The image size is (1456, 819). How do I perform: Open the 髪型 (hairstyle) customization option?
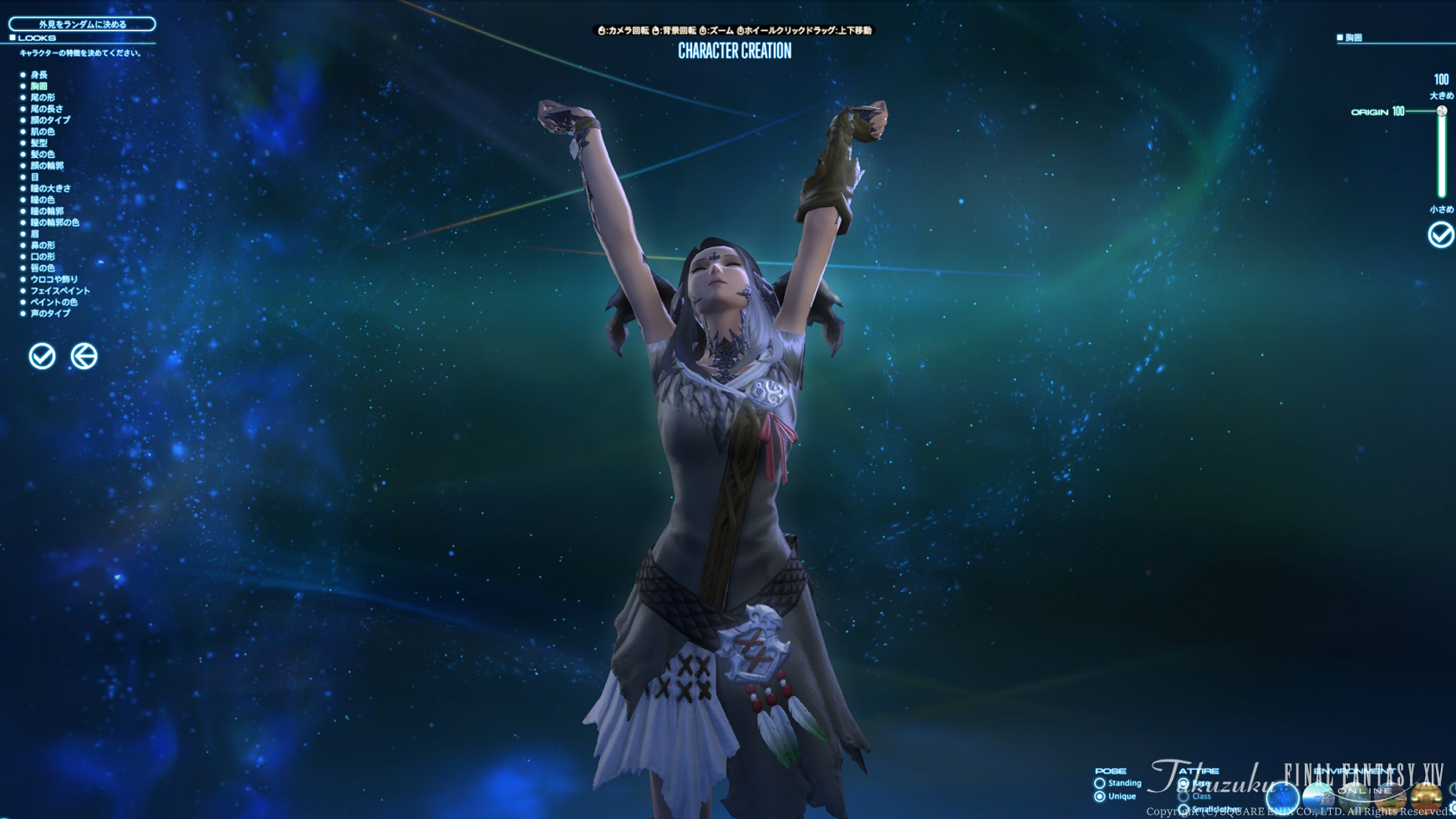click(x=40, y=143)
